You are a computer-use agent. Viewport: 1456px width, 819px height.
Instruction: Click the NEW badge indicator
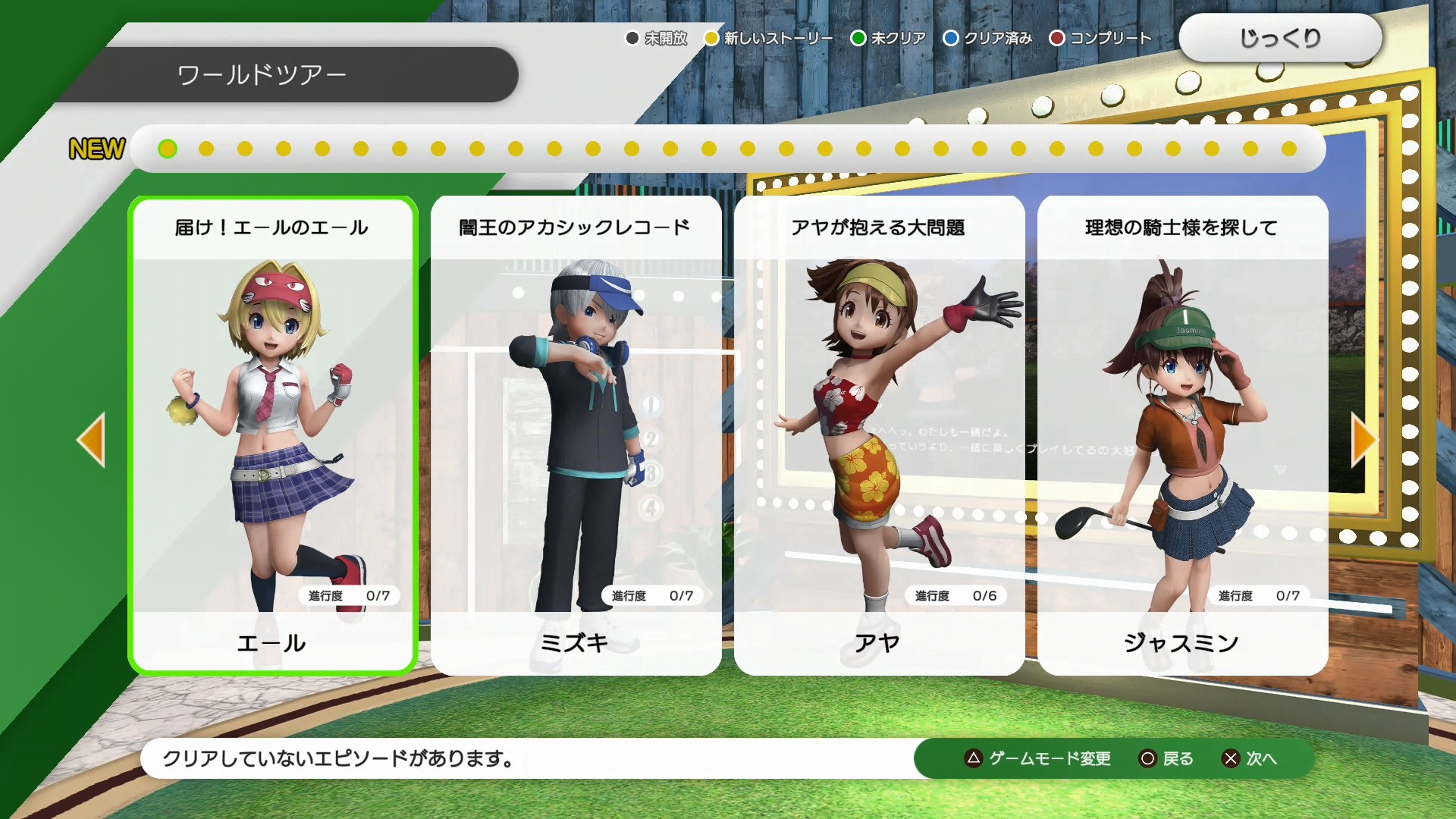point(96,149)
